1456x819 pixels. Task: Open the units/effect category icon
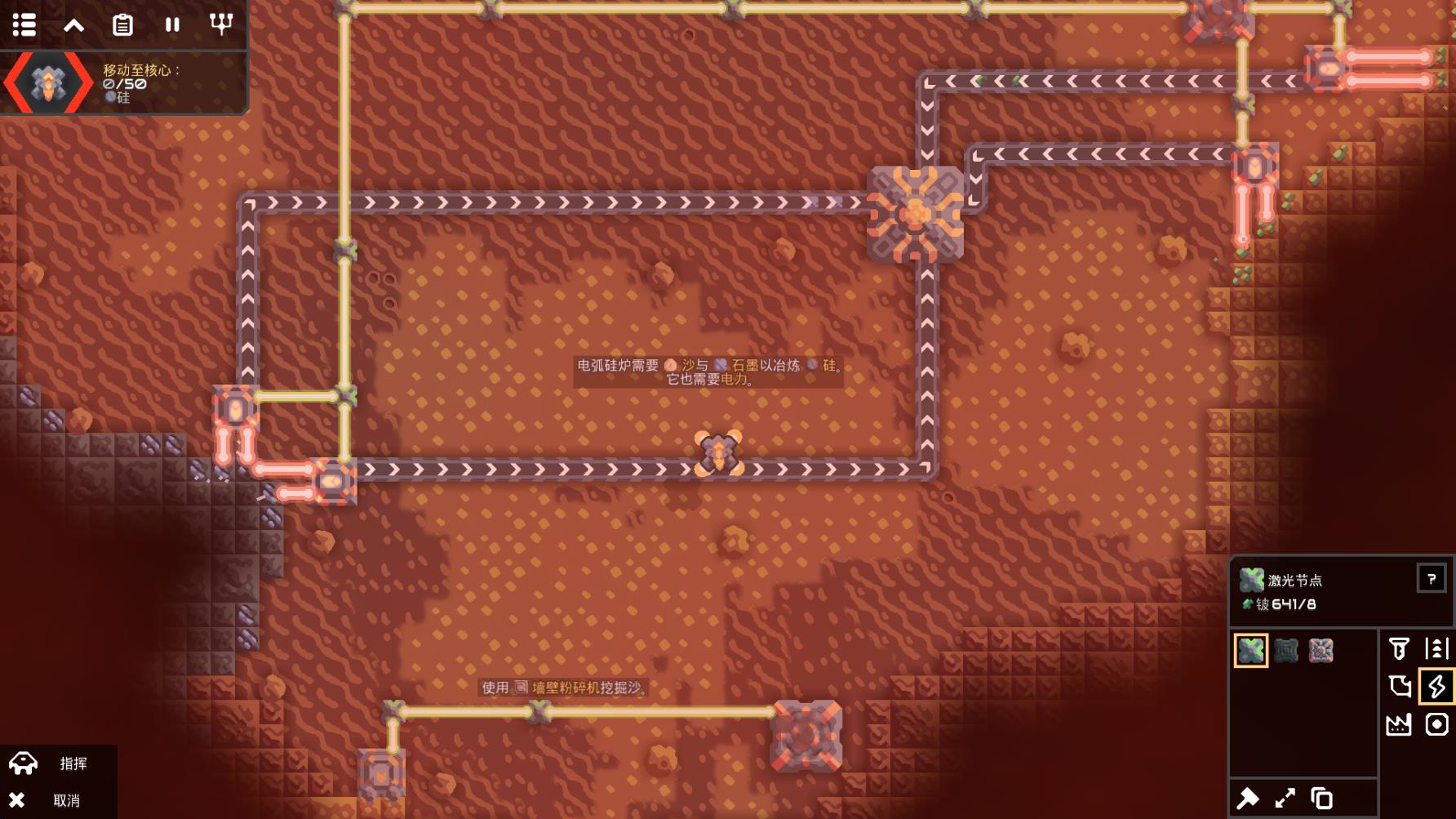coord(1436,724)
